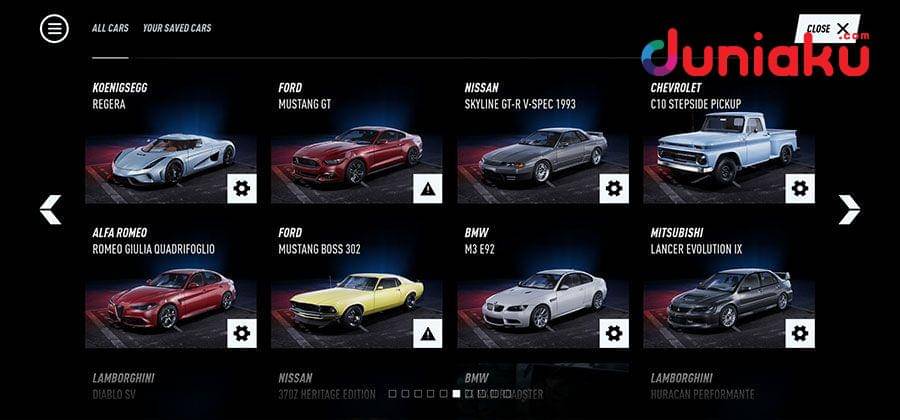This screenshot has height=420, width=900.
Task: Go to next page of cars
Action: [x=849, y=209]
